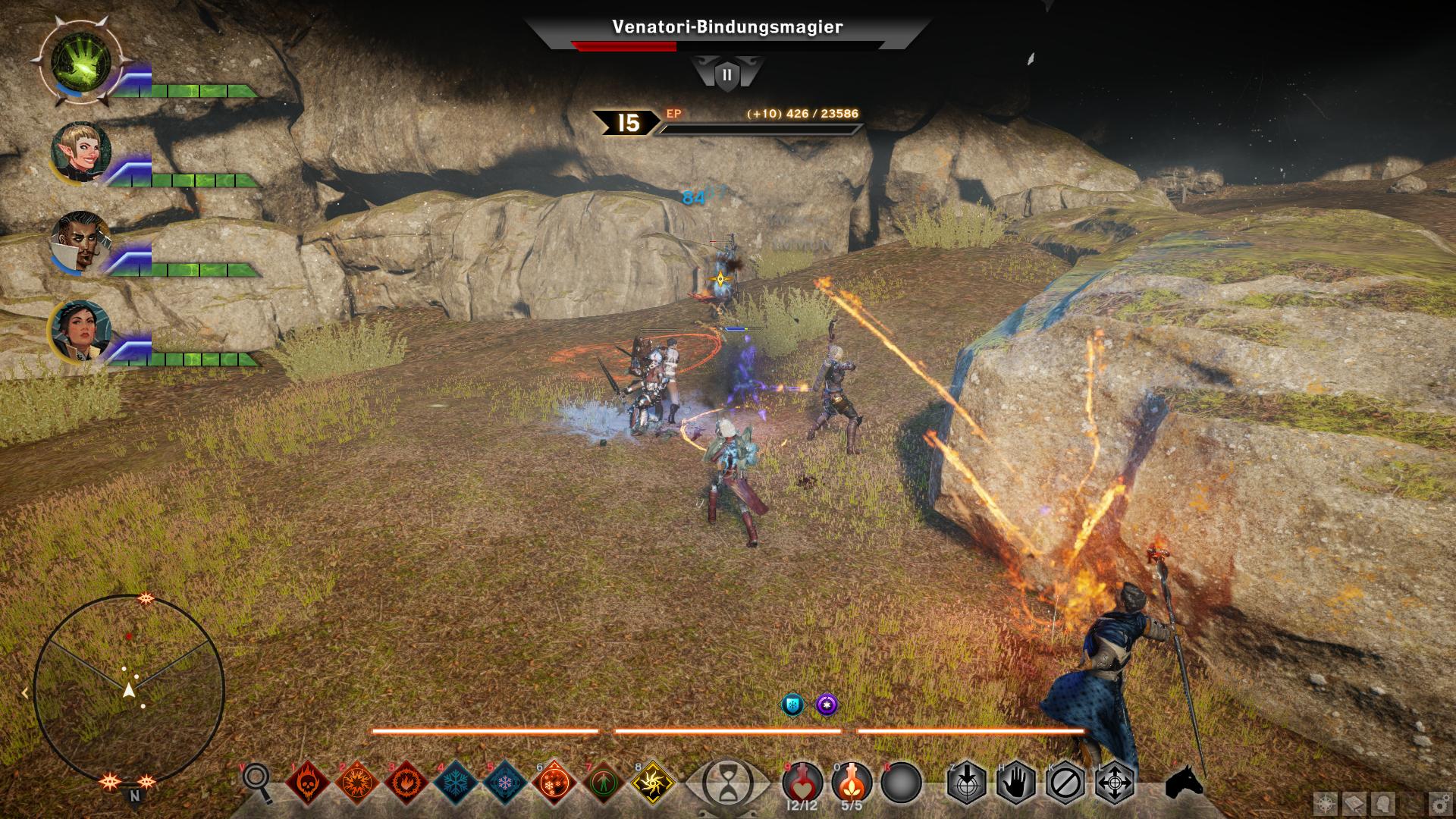1456x819 pixels.
Task: Cast the flaming skull ability
Action: coord(309,782)
